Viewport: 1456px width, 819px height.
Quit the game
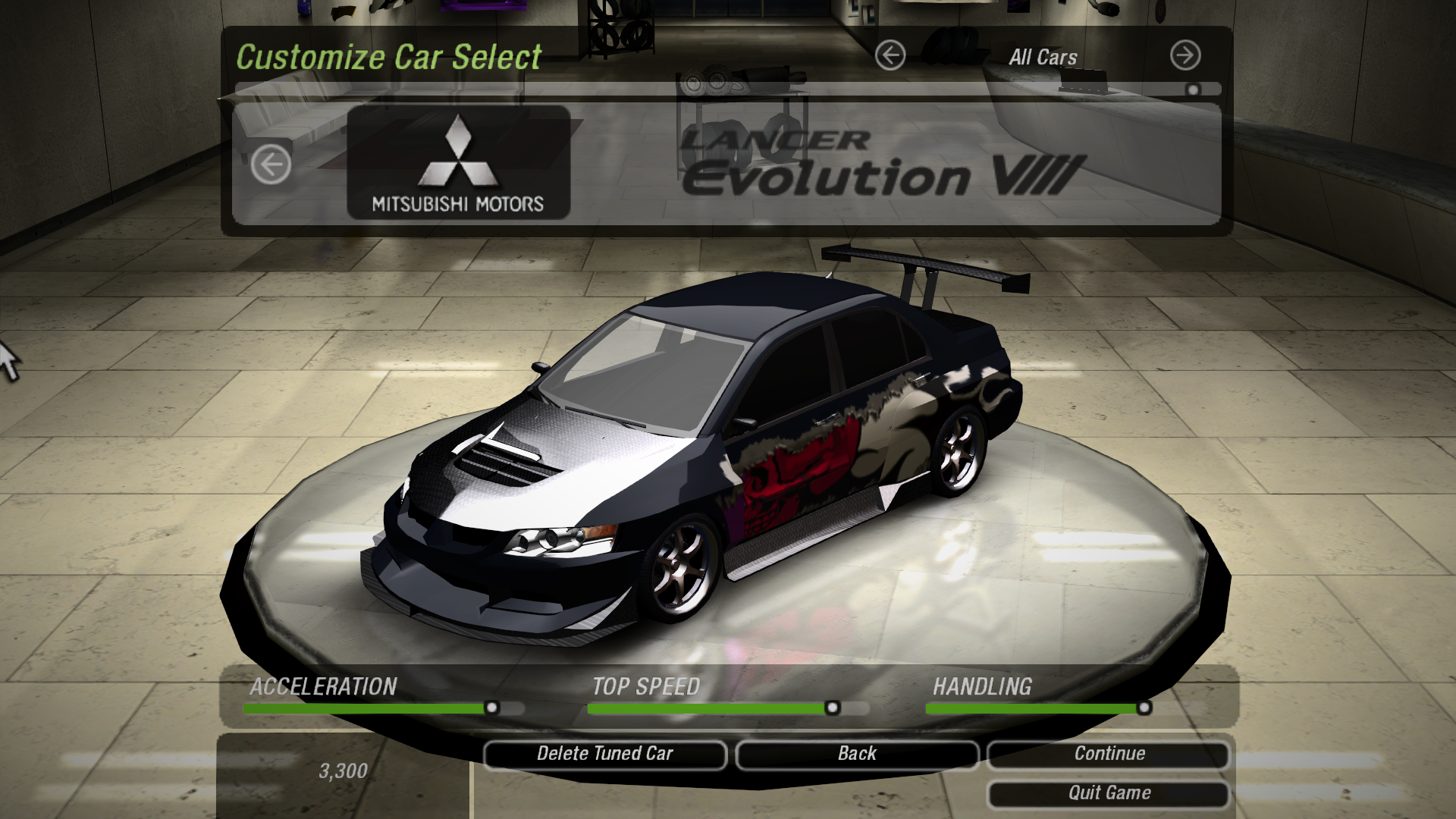click(x=1109, y=793)
